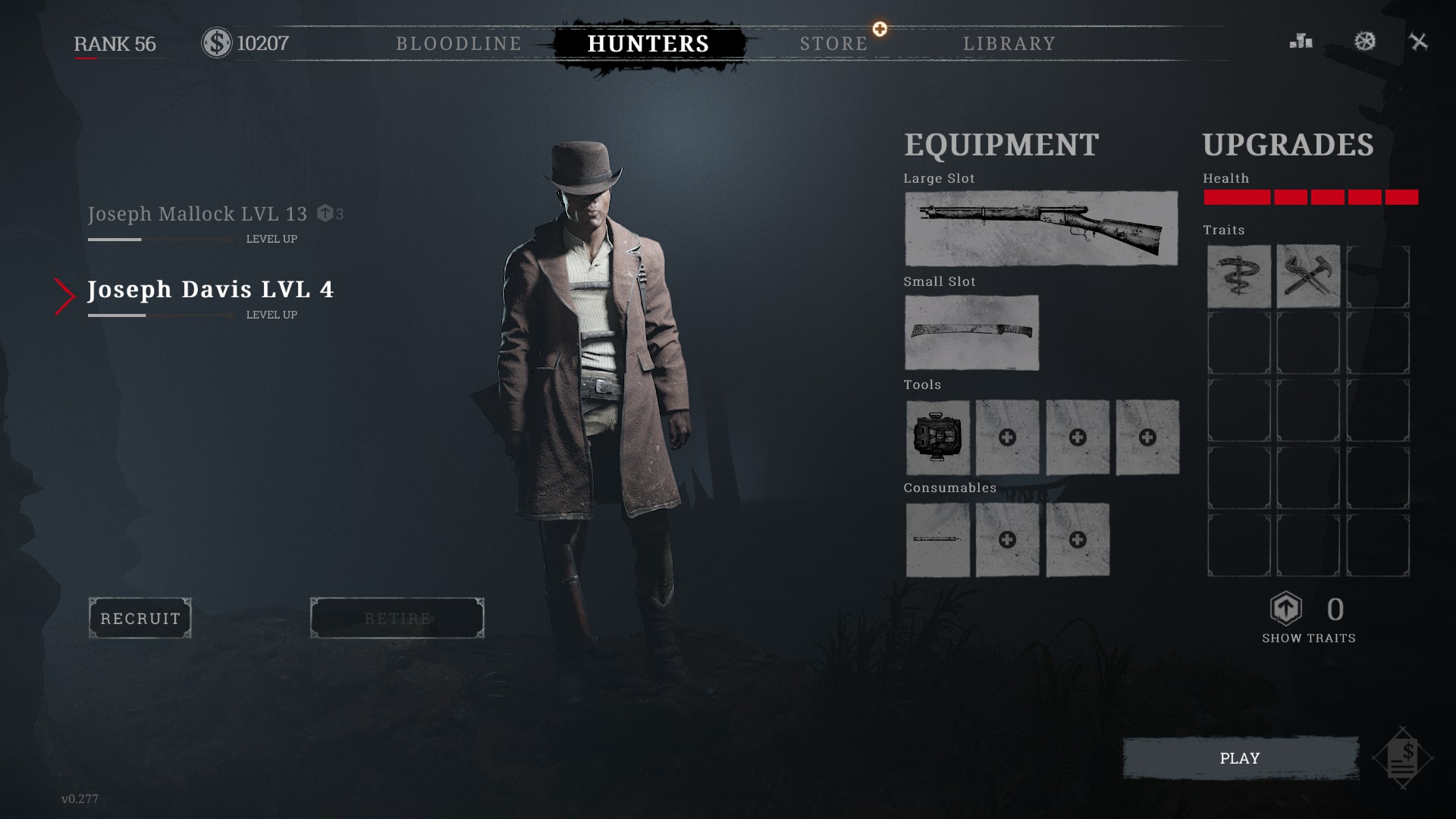Show traits with the upgrade arrow
The width and height of the screenshot is (1456, 819).
pyautogui.click(x=1286, y=609)
